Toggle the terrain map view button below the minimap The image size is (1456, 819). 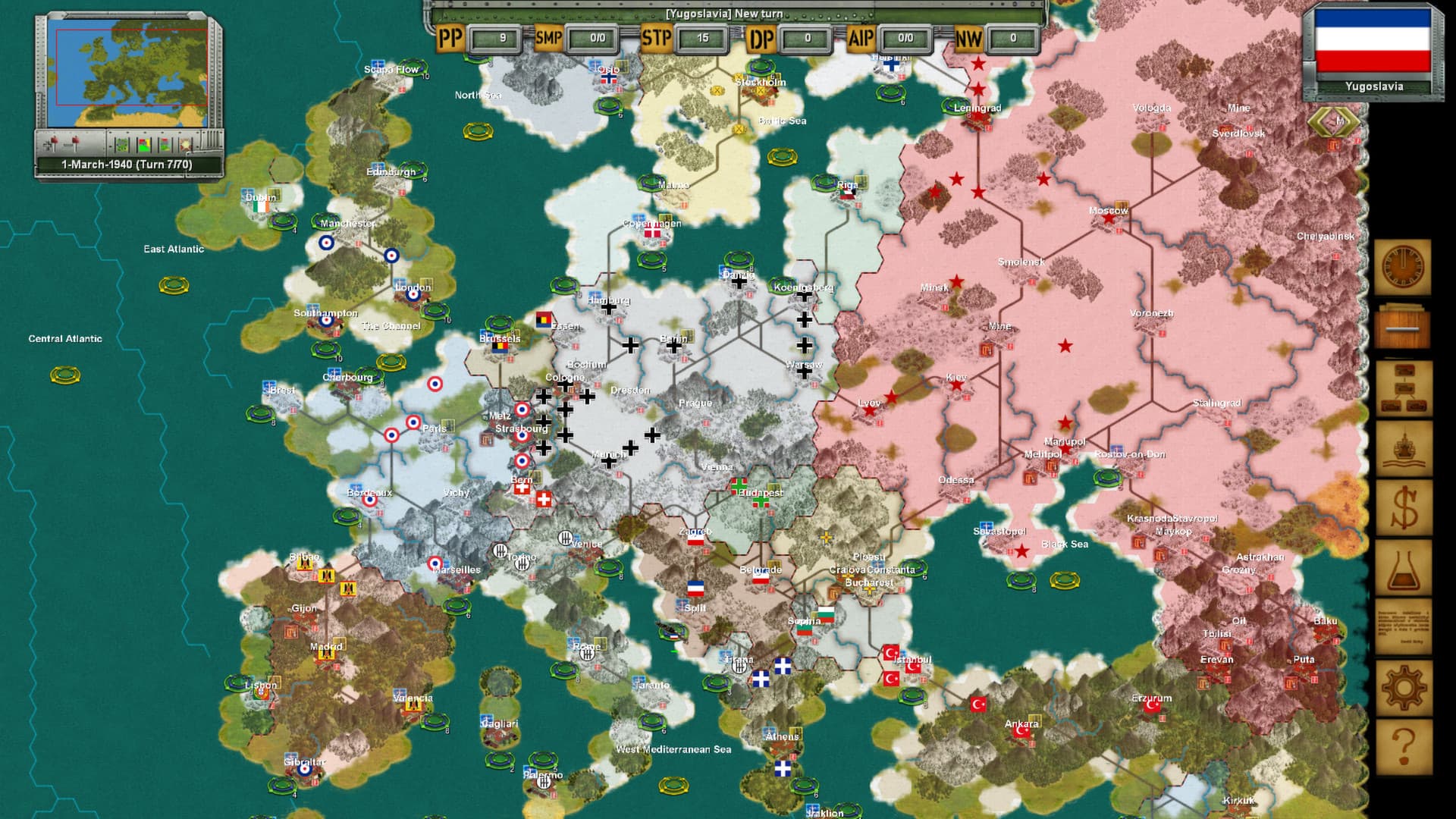click(121, 144)
